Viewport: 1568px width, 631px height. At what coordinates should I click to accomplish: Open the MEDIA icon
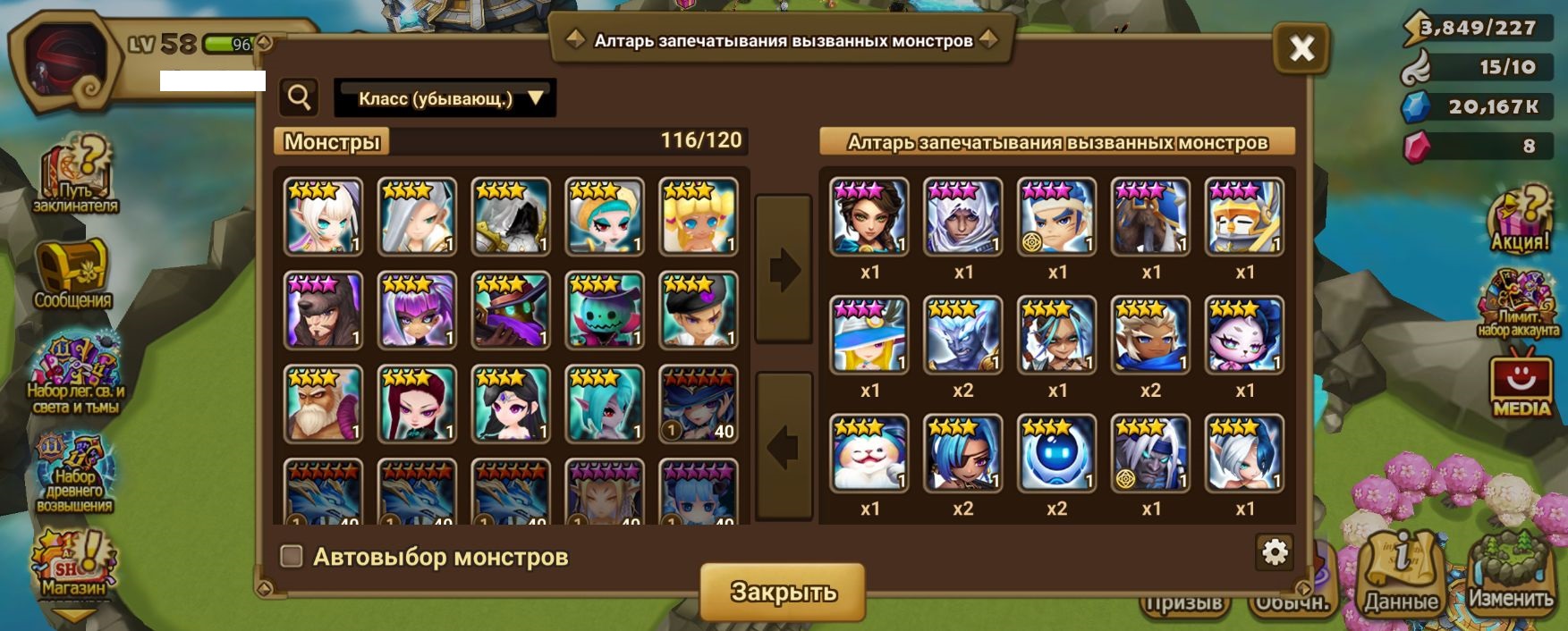1521,386
